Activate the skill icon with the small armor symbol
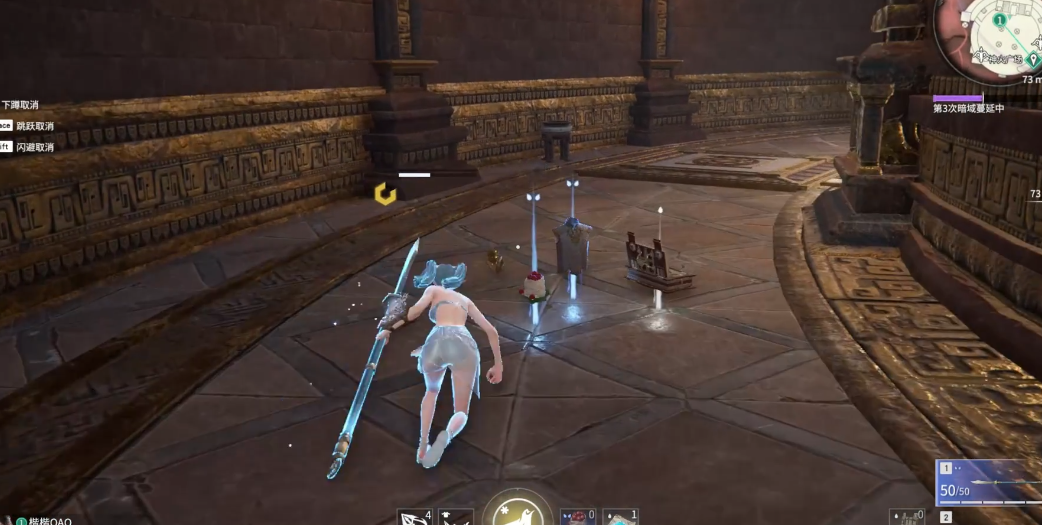Screen dimensions: 1042x525 (456, 517)
